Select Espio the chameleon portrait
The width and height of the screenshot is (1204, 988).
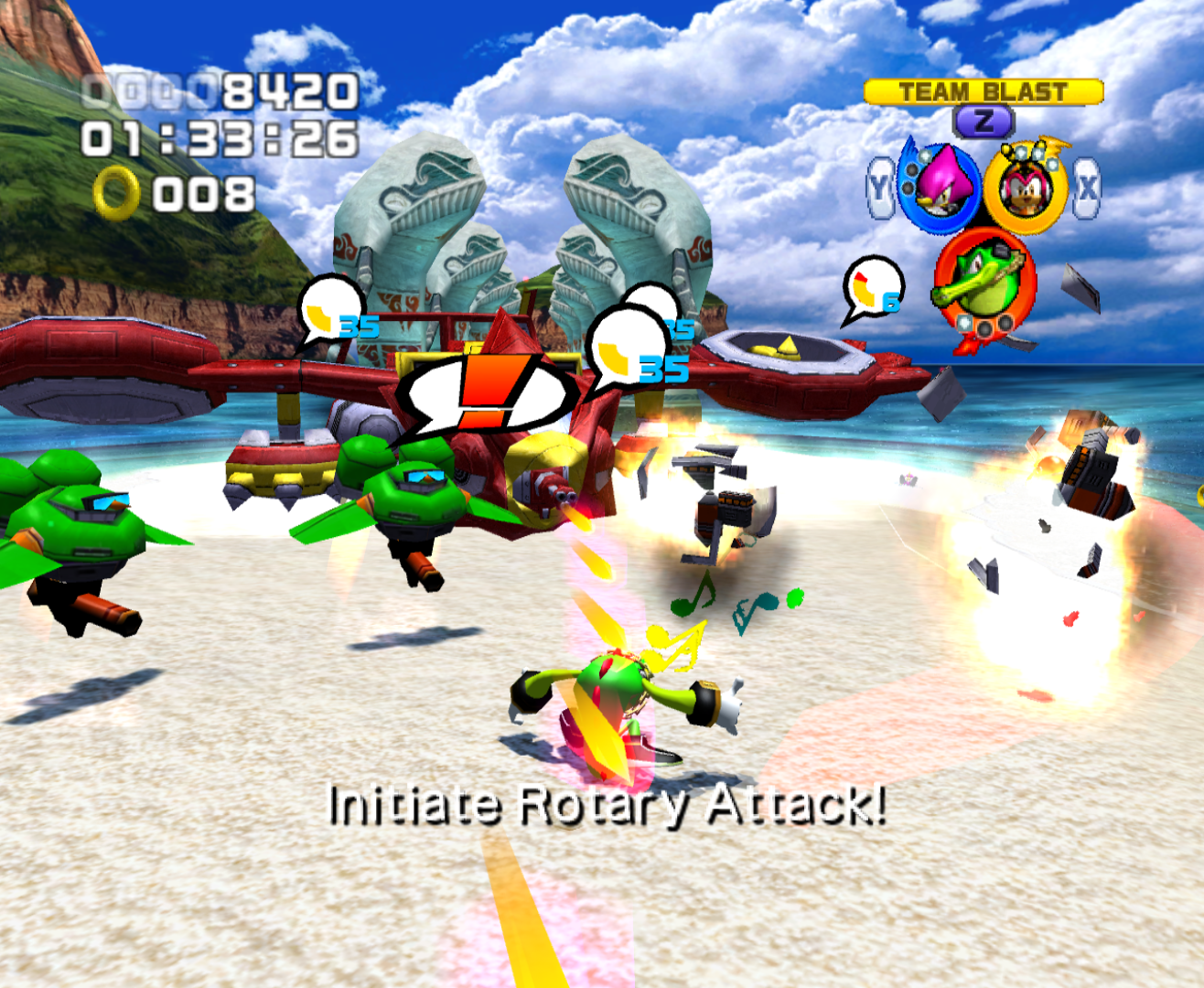(938, 187)
